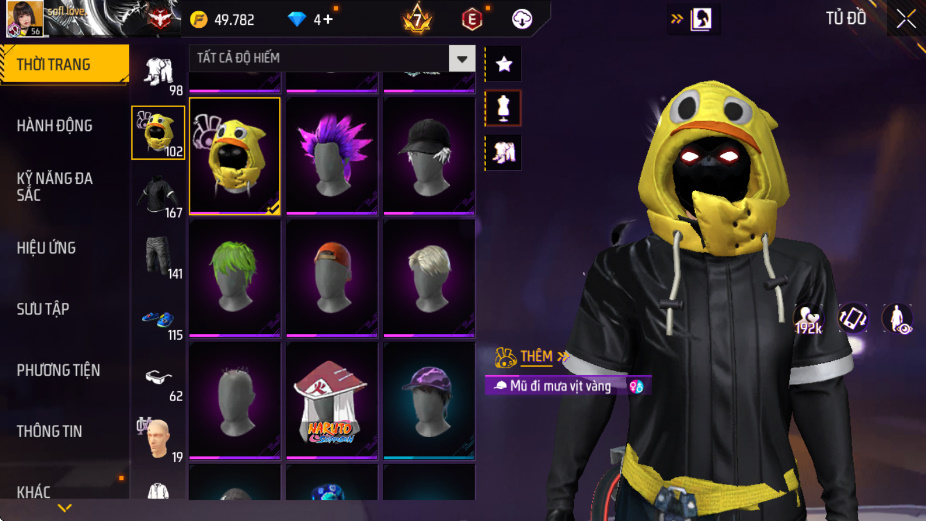Open the Hành Động menu section
Screen dimensions: 926x521
[x=55, y=126]
